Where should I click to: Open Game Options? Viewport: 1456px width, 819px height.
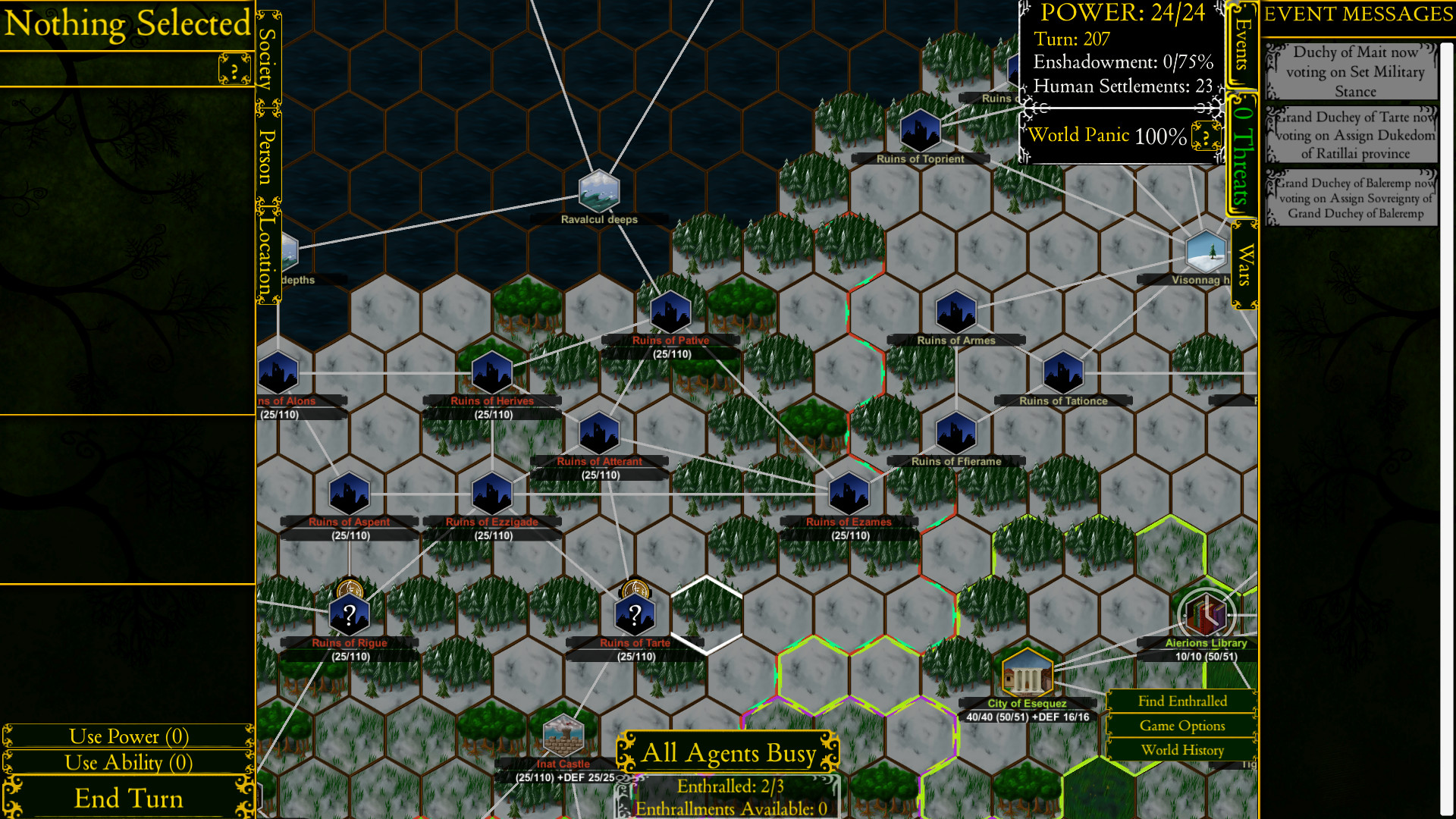1182,726
